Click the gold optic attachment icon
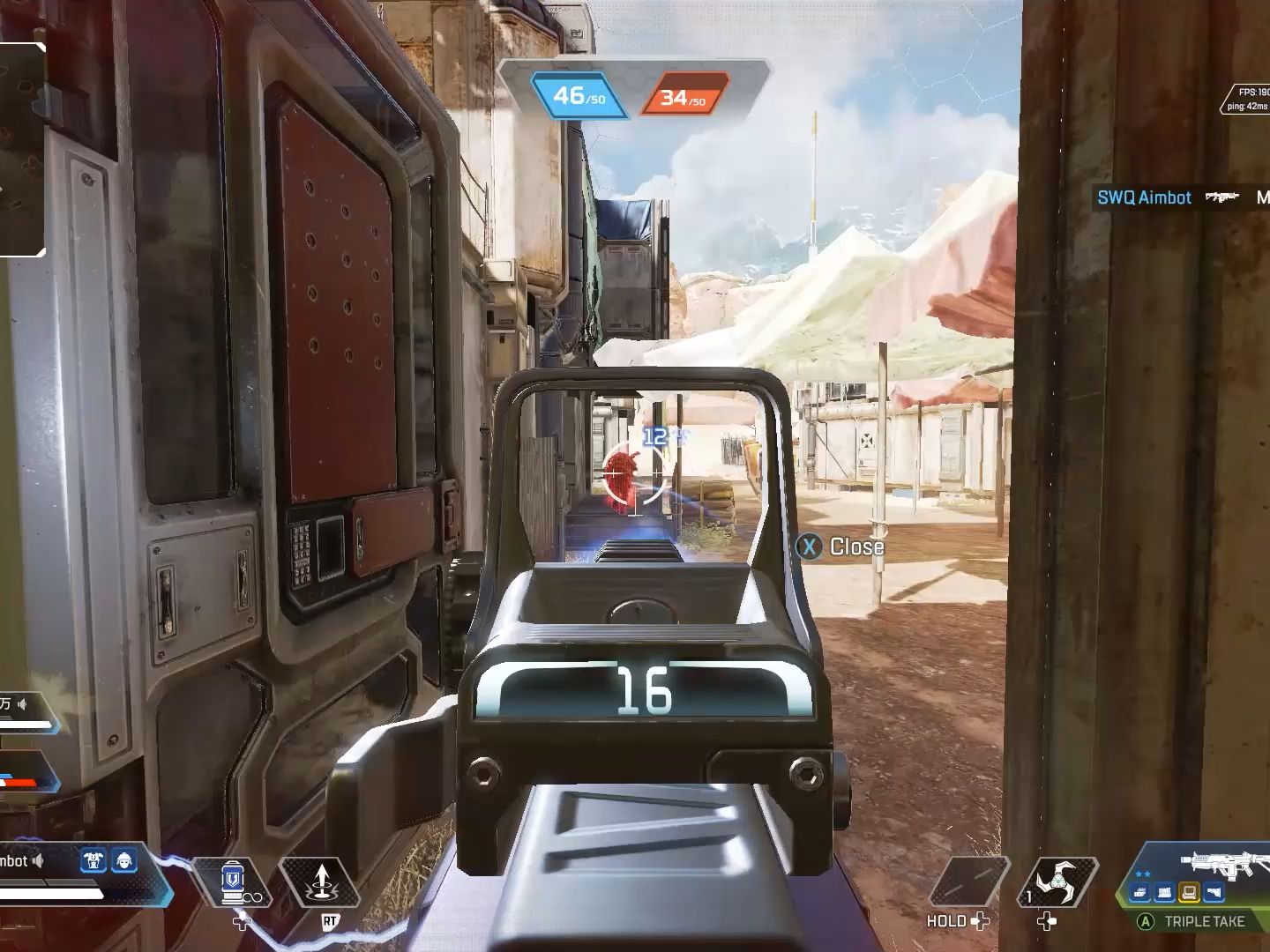The width and height of the screenshot is (1270, 952). [1189, 894]
